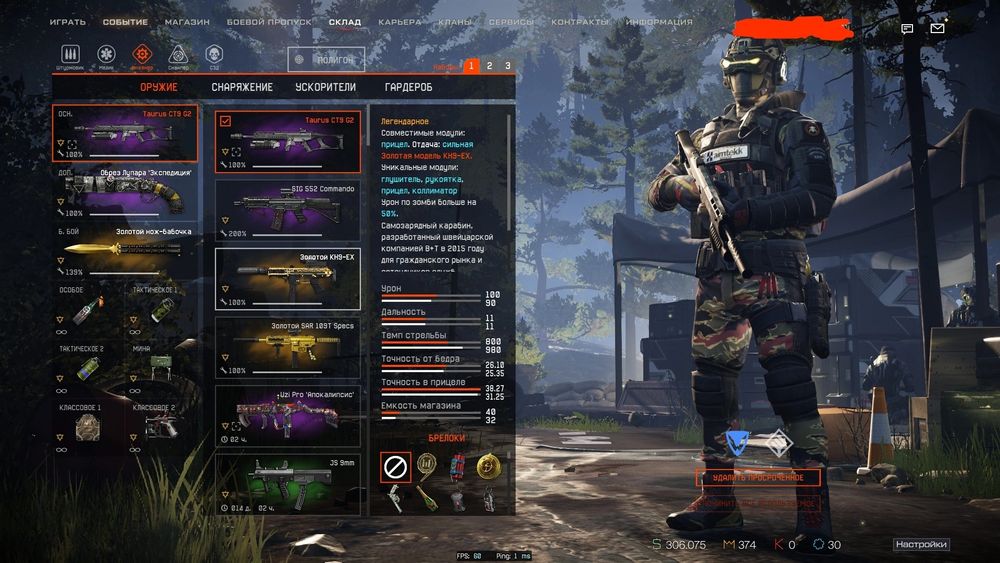Open Настройки settings

921,545
